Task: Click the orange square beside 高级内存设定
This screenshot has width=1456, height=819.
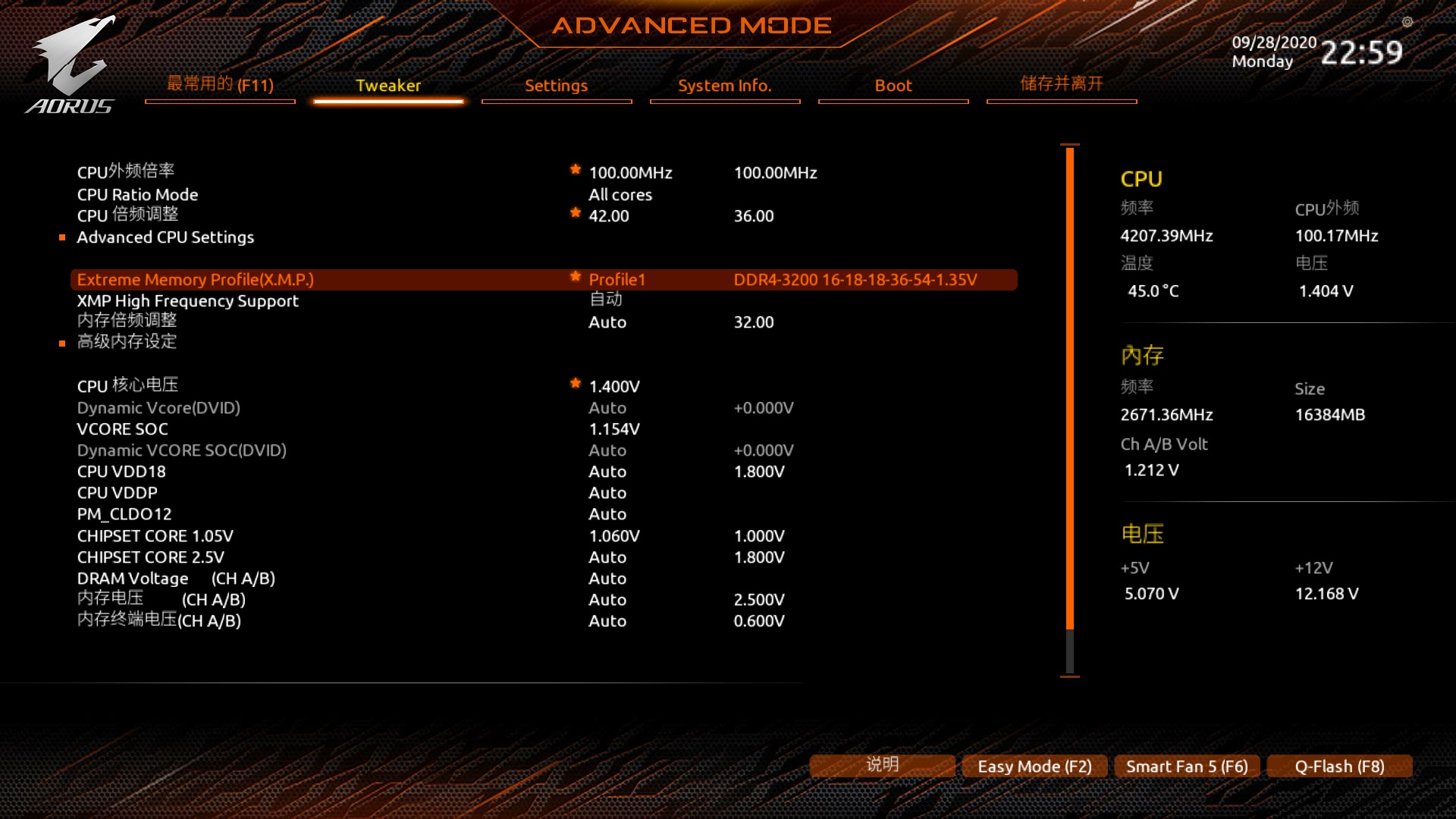Action: click(x=63, y=343)
